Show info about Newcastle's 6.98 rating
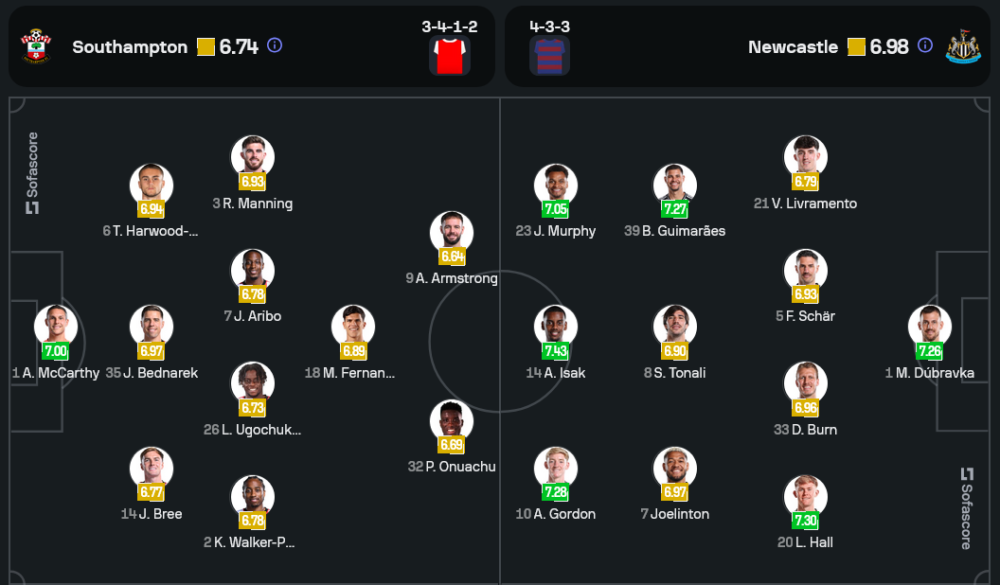Image resolution: width=1000 pixels, height=585 pixels. point(925,46)
